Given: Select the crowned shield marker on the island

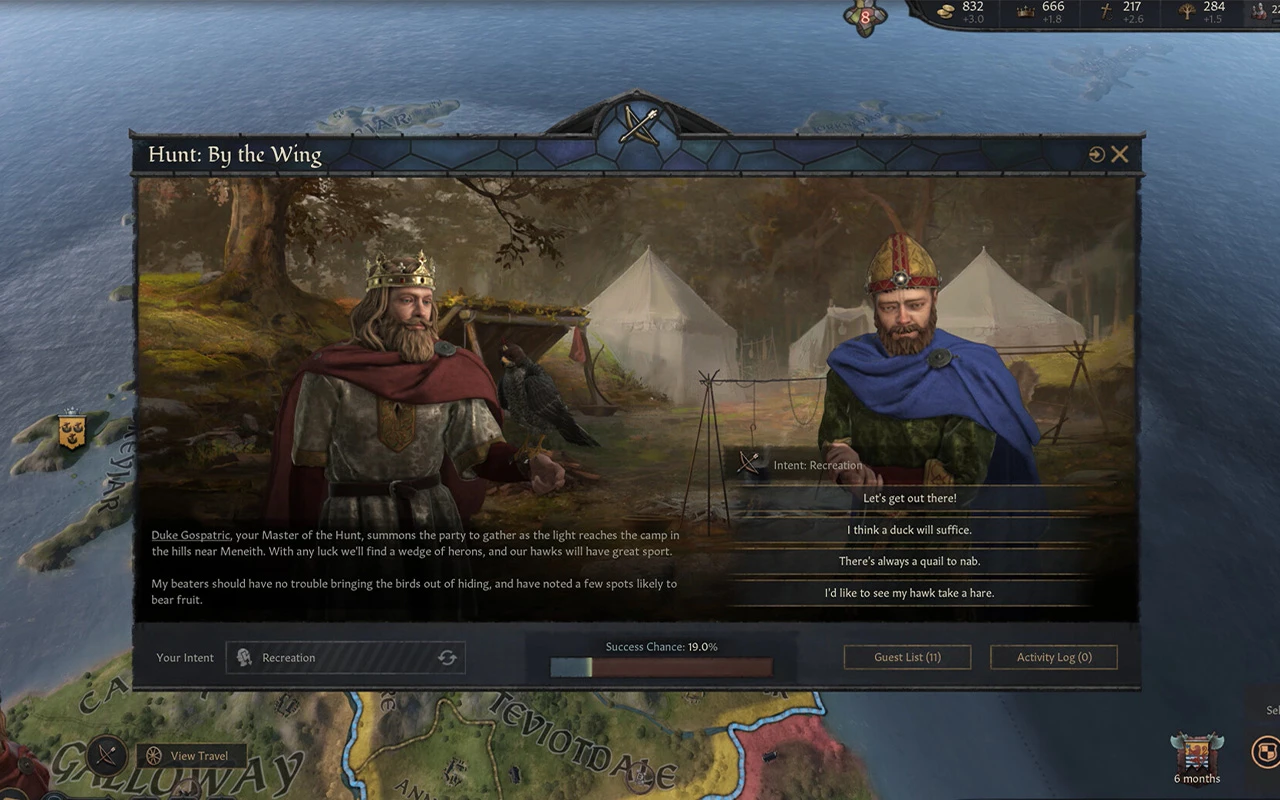Looking at the screenshot, I should coord(71,430).
